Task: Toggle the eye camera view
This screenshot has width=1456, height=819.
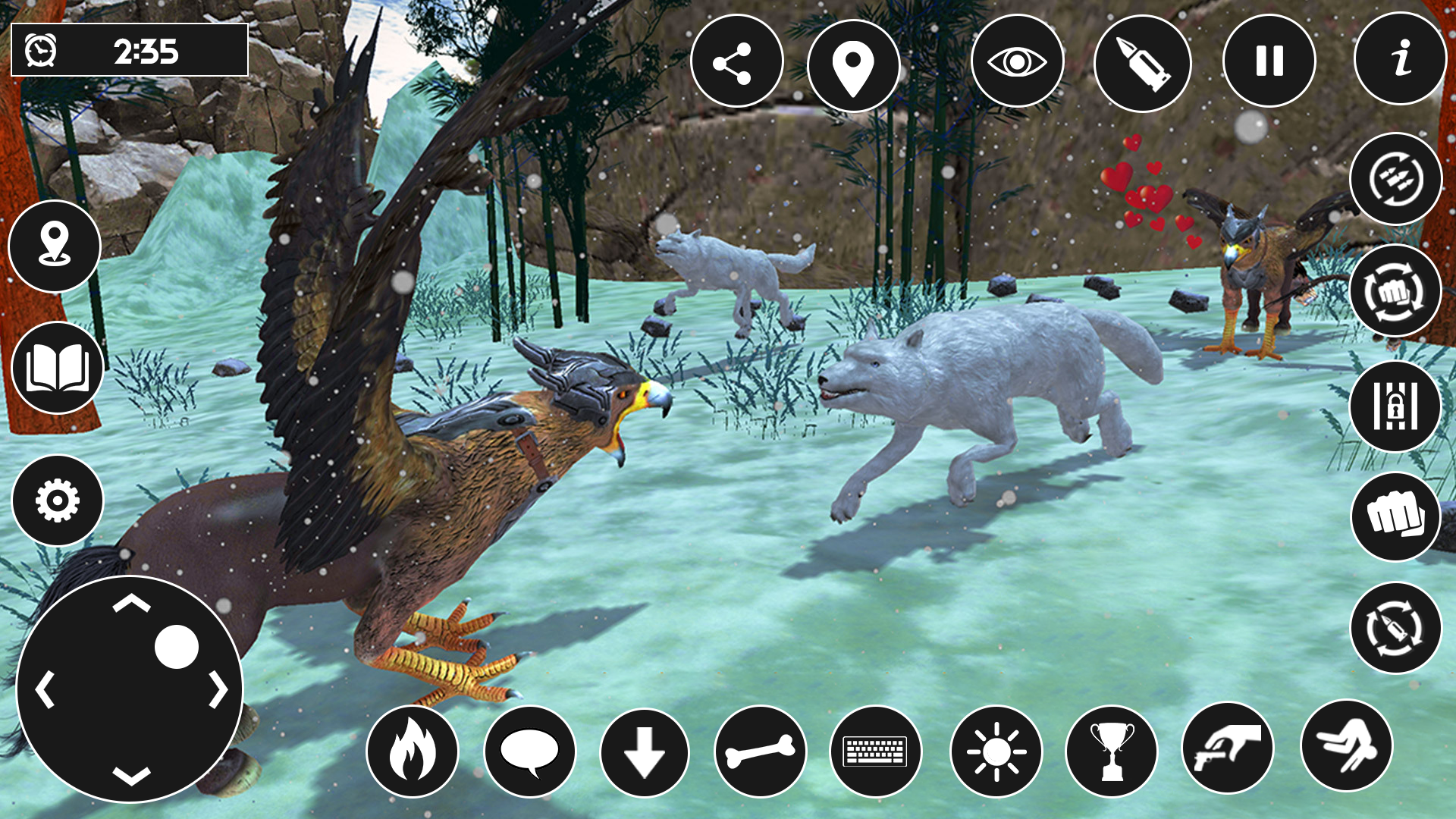Action: coord(1016,62)
